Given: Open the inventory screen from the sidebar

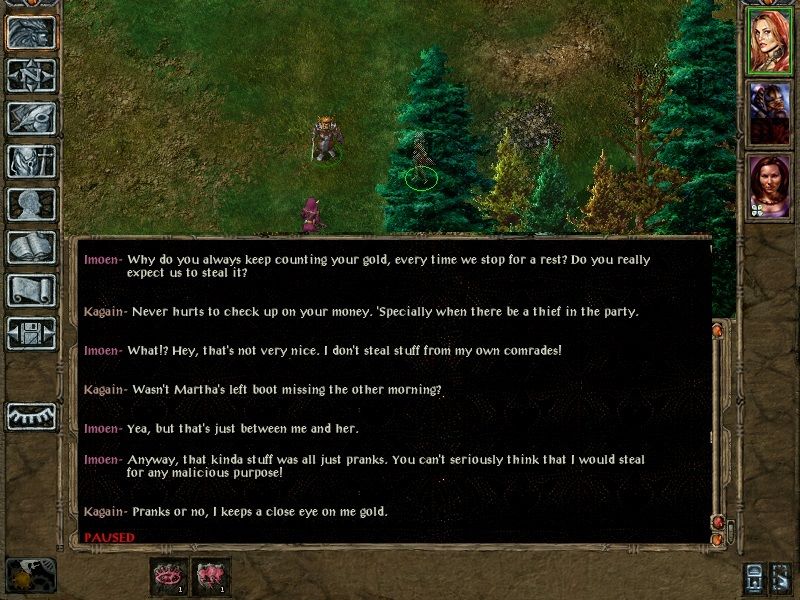Looking at the screenshot, I should tap(31, 161).
